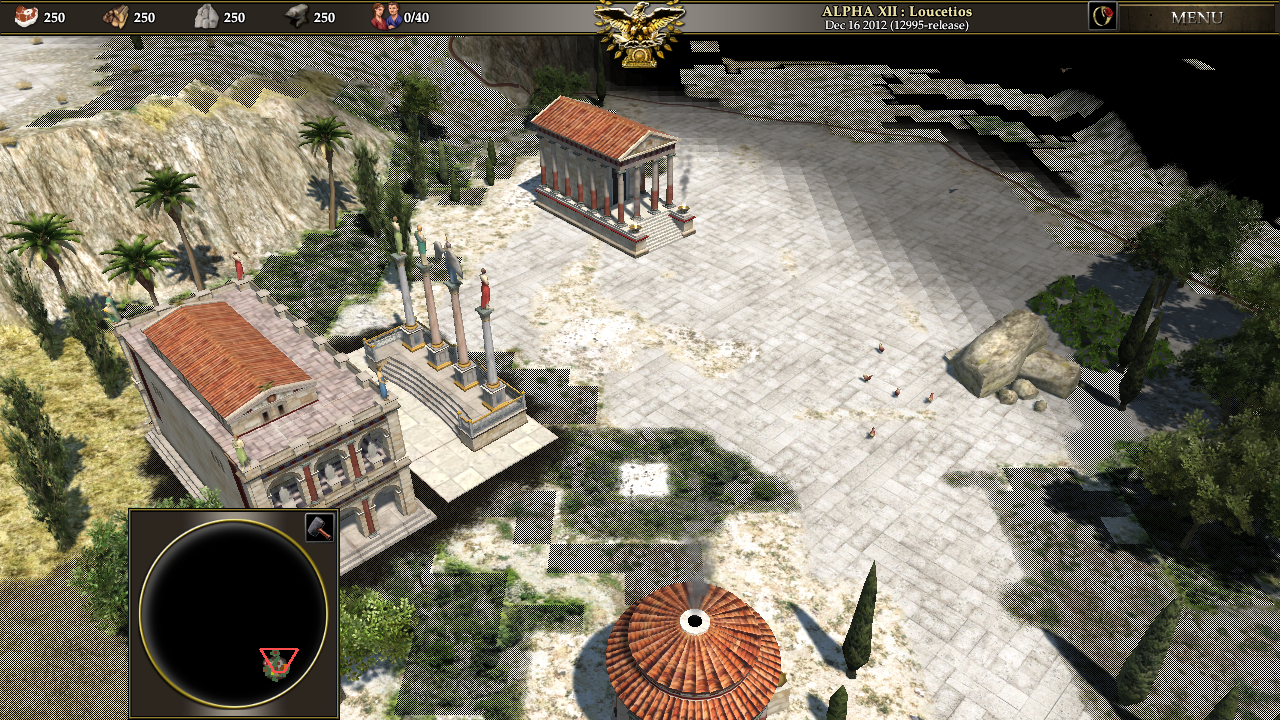Click the circular minimap
The image size is (1280, 720).
(x=234, y=612)
